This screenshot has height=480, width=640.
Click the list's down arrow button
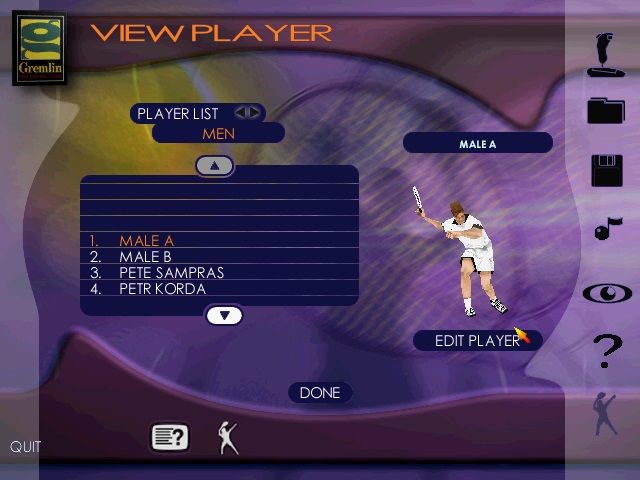(224, 316)
